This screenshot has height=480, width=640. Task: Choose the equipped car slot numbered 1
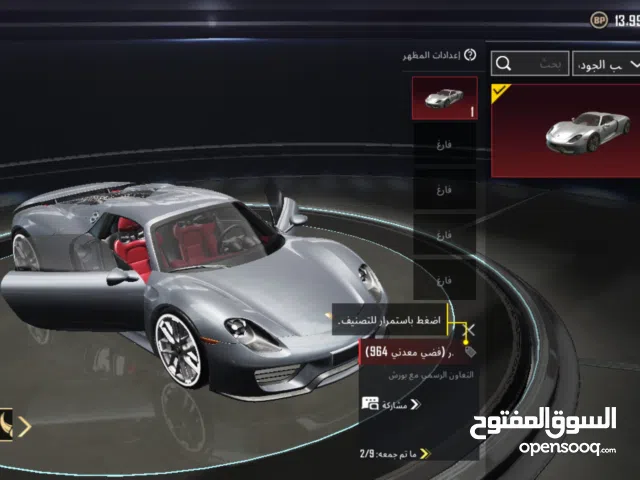pyautogui.click(x=444, y=98)
